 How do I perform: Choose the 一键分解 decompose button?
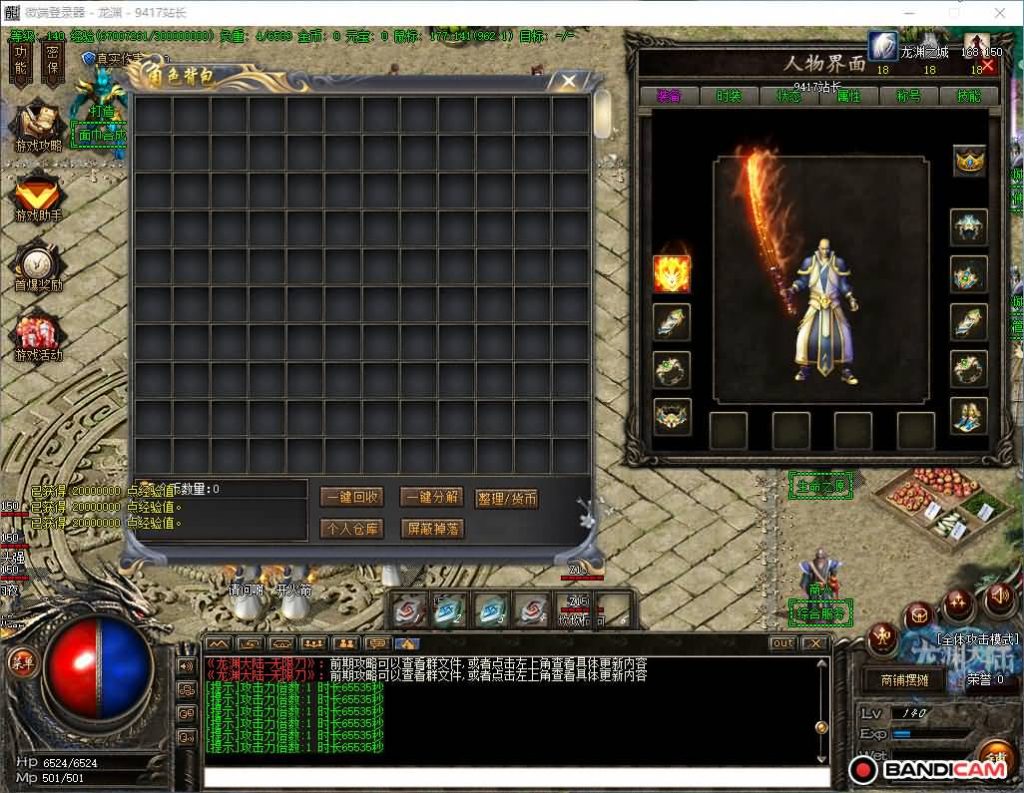431,497
